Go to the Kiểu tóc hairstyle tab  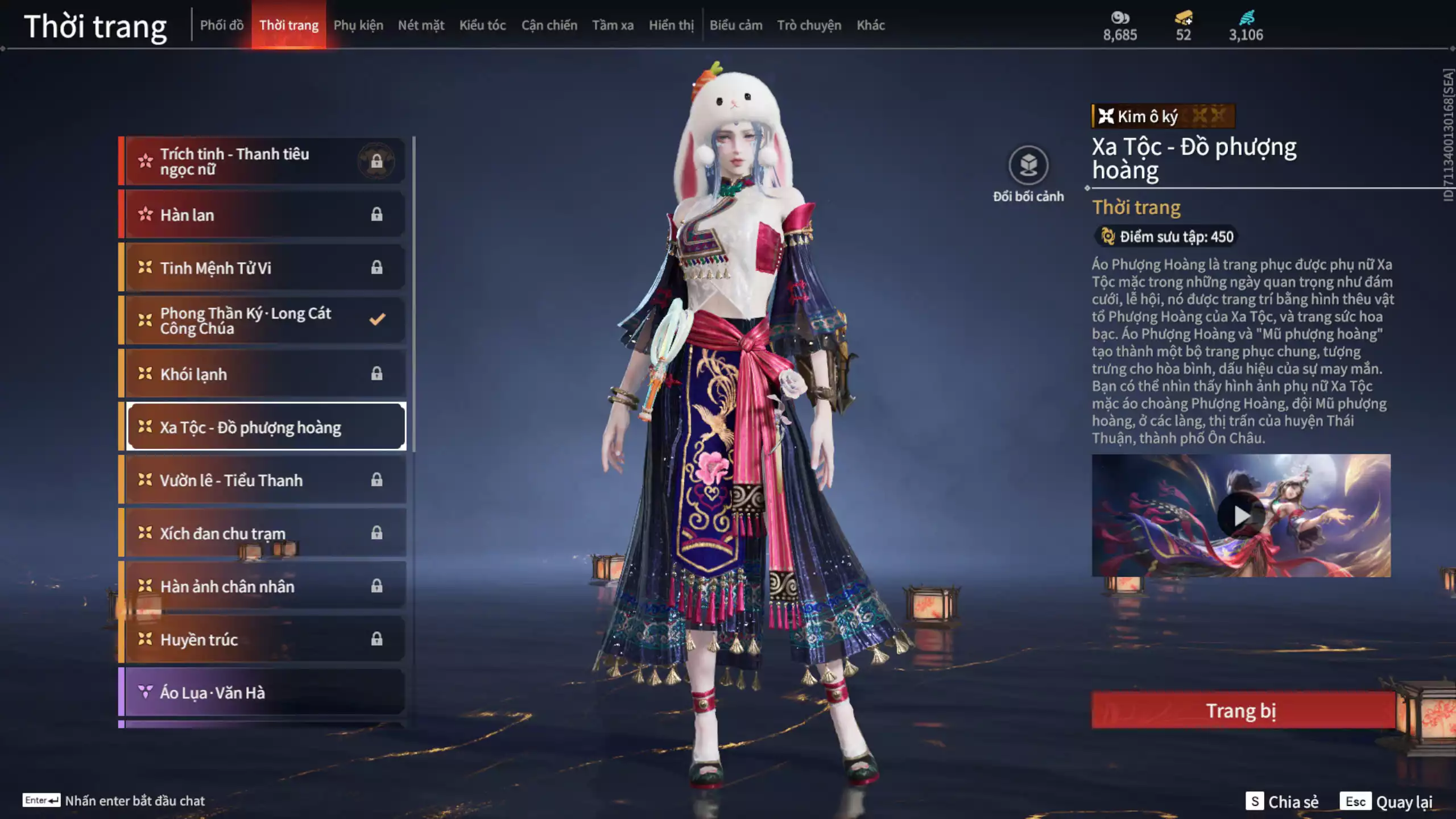click(482, 25)
